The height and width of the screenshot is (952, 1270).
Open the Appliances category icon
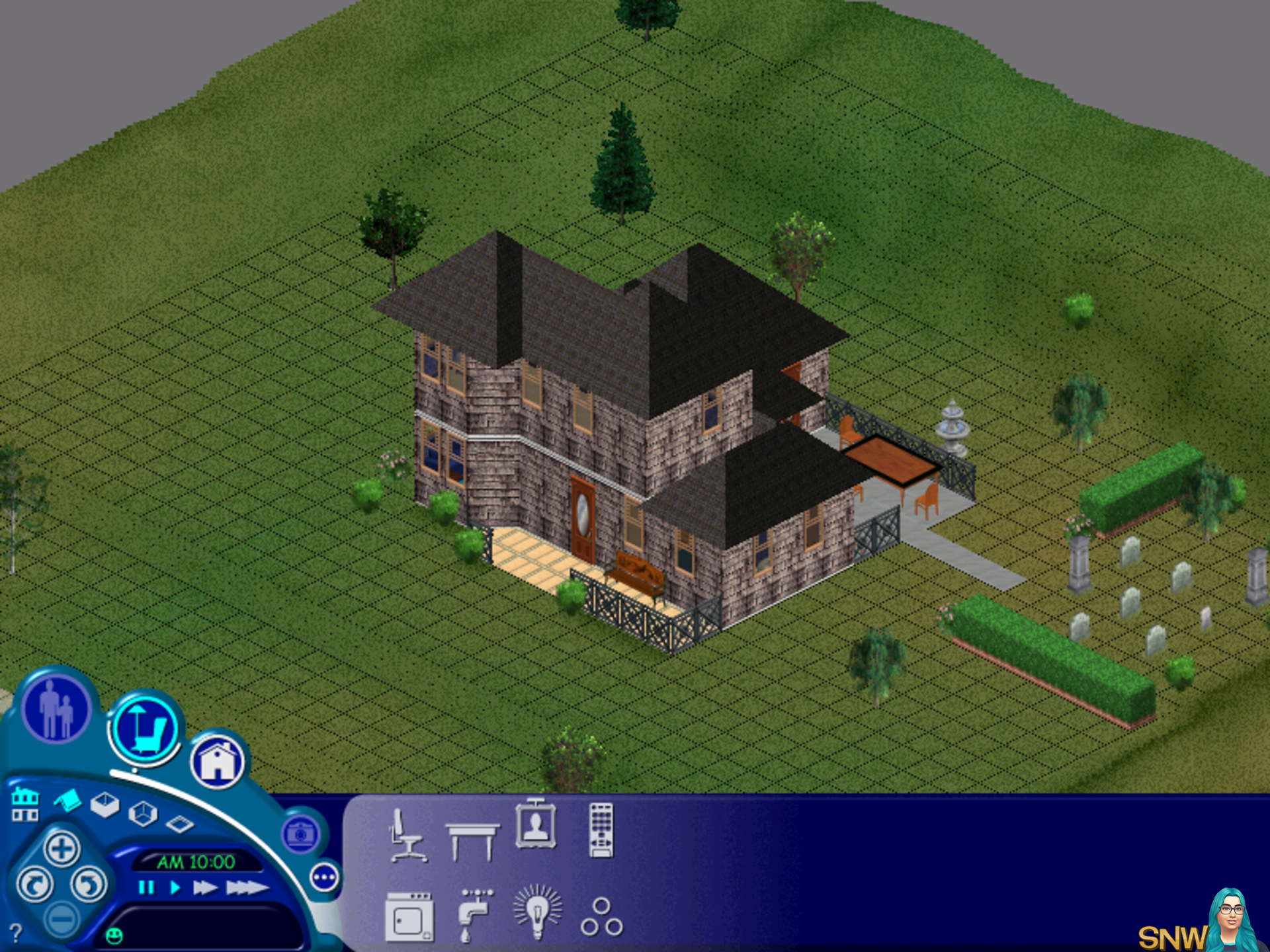[409, 916]
